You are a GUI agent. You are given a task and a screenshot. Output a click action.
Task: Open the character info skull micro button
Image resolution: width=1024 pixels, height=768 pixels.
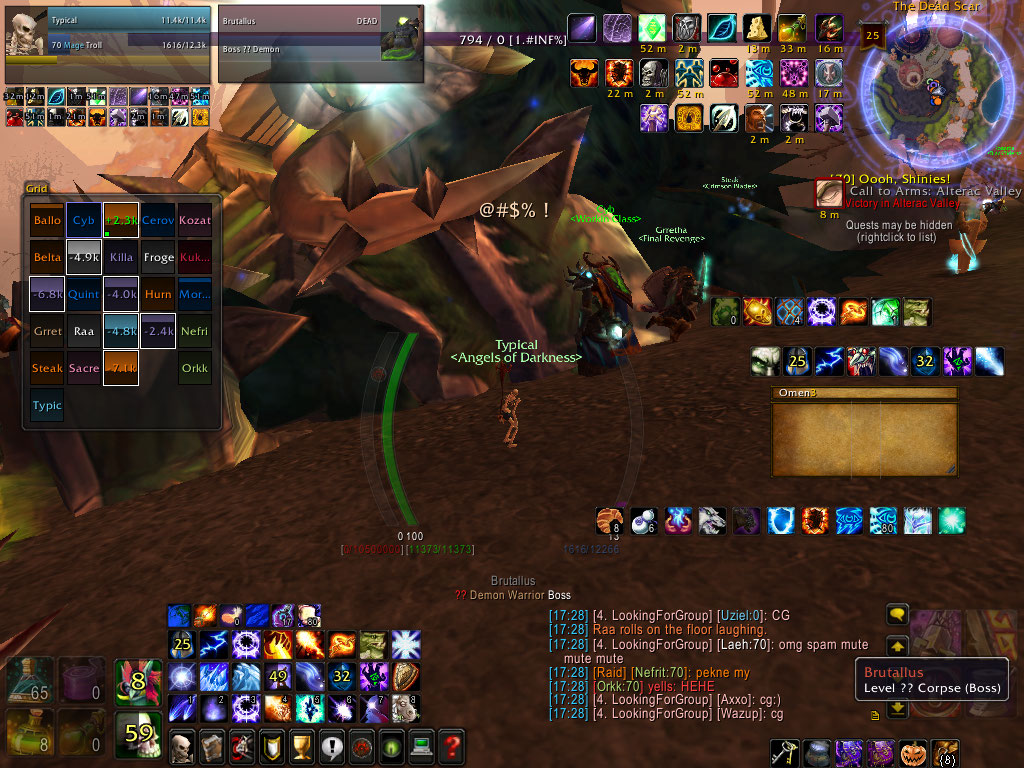point(183,745)
